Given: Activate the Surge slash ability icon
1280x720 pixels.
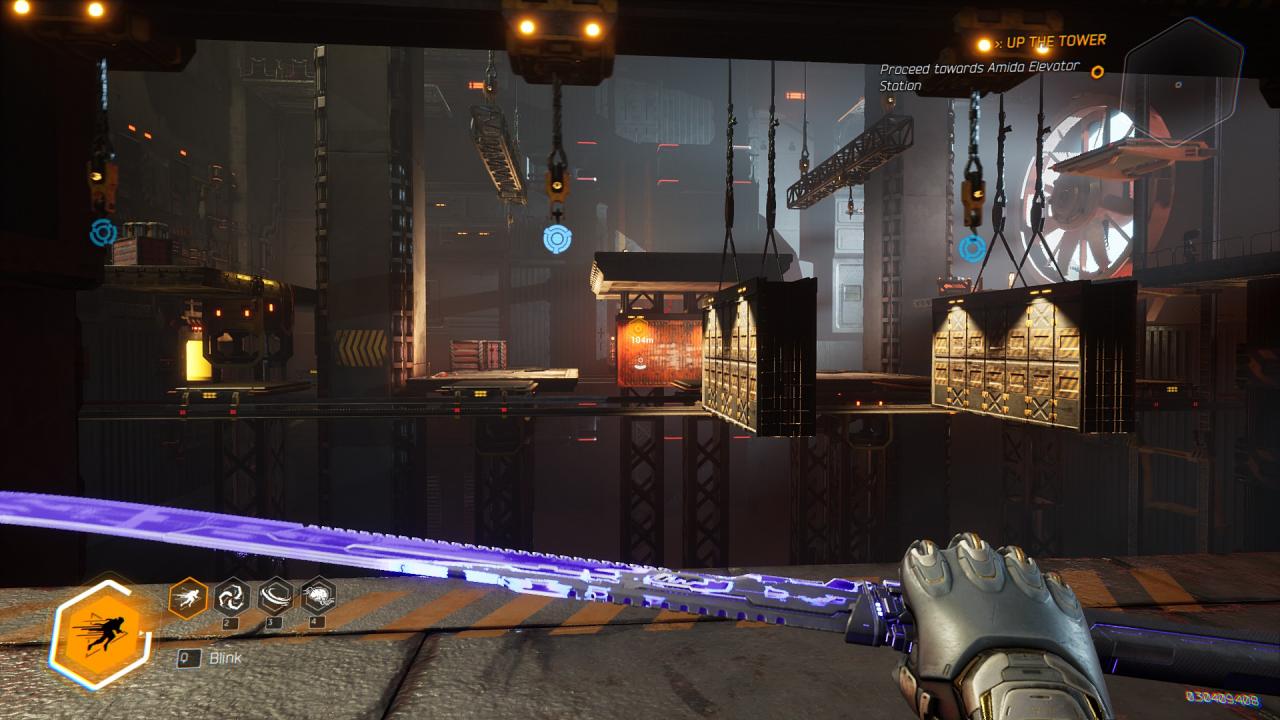Looking at the screenshot, I should [275, 596].
